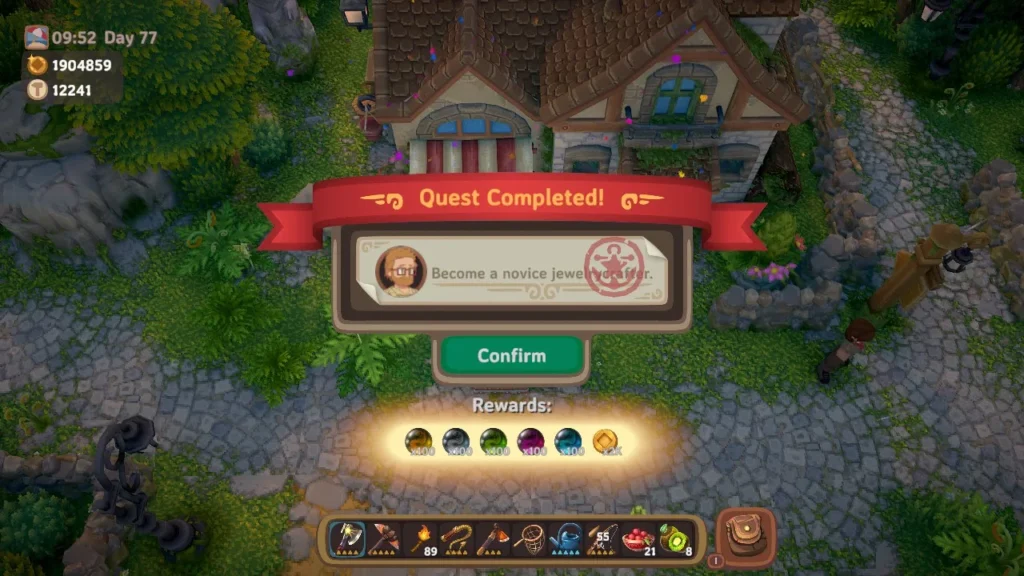Select the bowl of red berries

(x=637, y=539)
